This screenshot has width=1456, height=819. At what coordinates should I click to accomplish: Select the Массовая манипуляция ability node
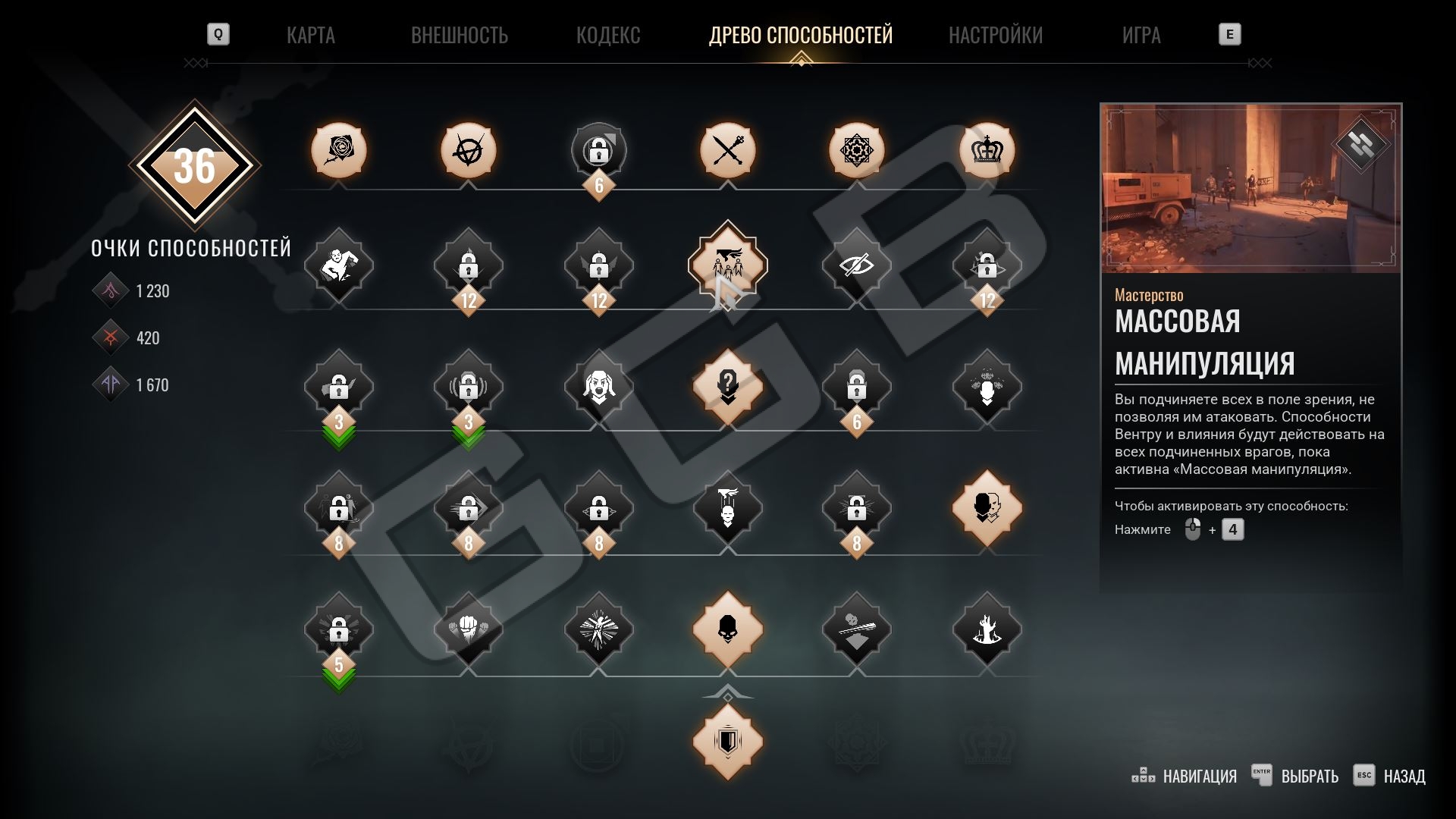click(x=728, y=265)
